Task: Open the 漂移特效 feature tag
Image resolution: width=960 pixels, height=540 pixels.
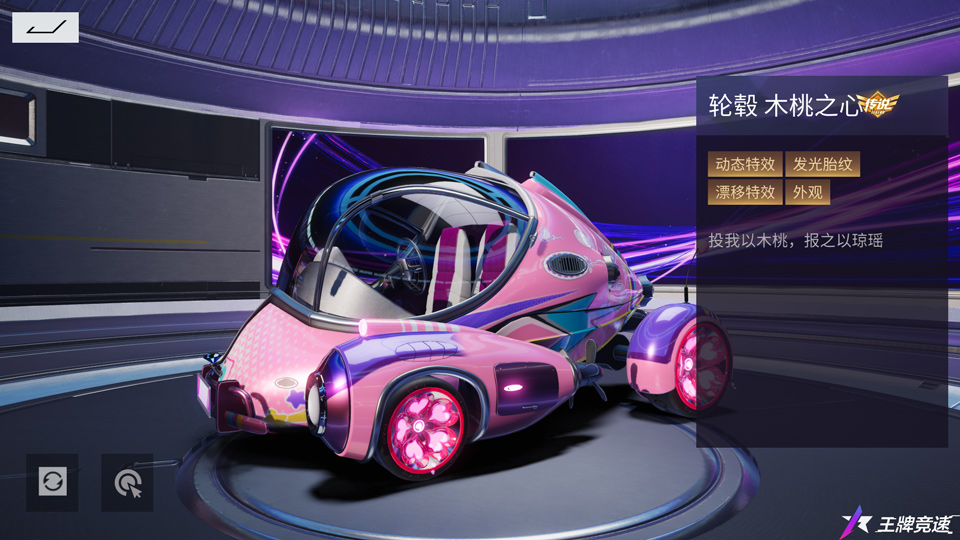Action: click(745, 192)
